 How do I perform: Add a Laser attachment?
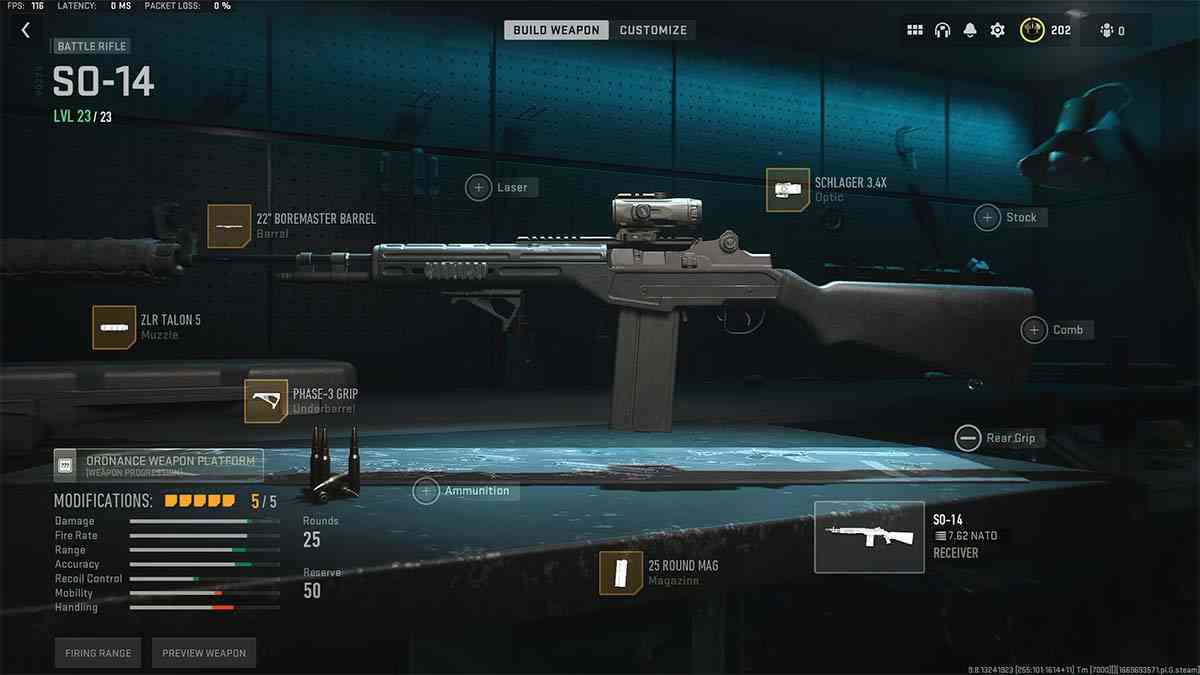click(x=479, y=187)
